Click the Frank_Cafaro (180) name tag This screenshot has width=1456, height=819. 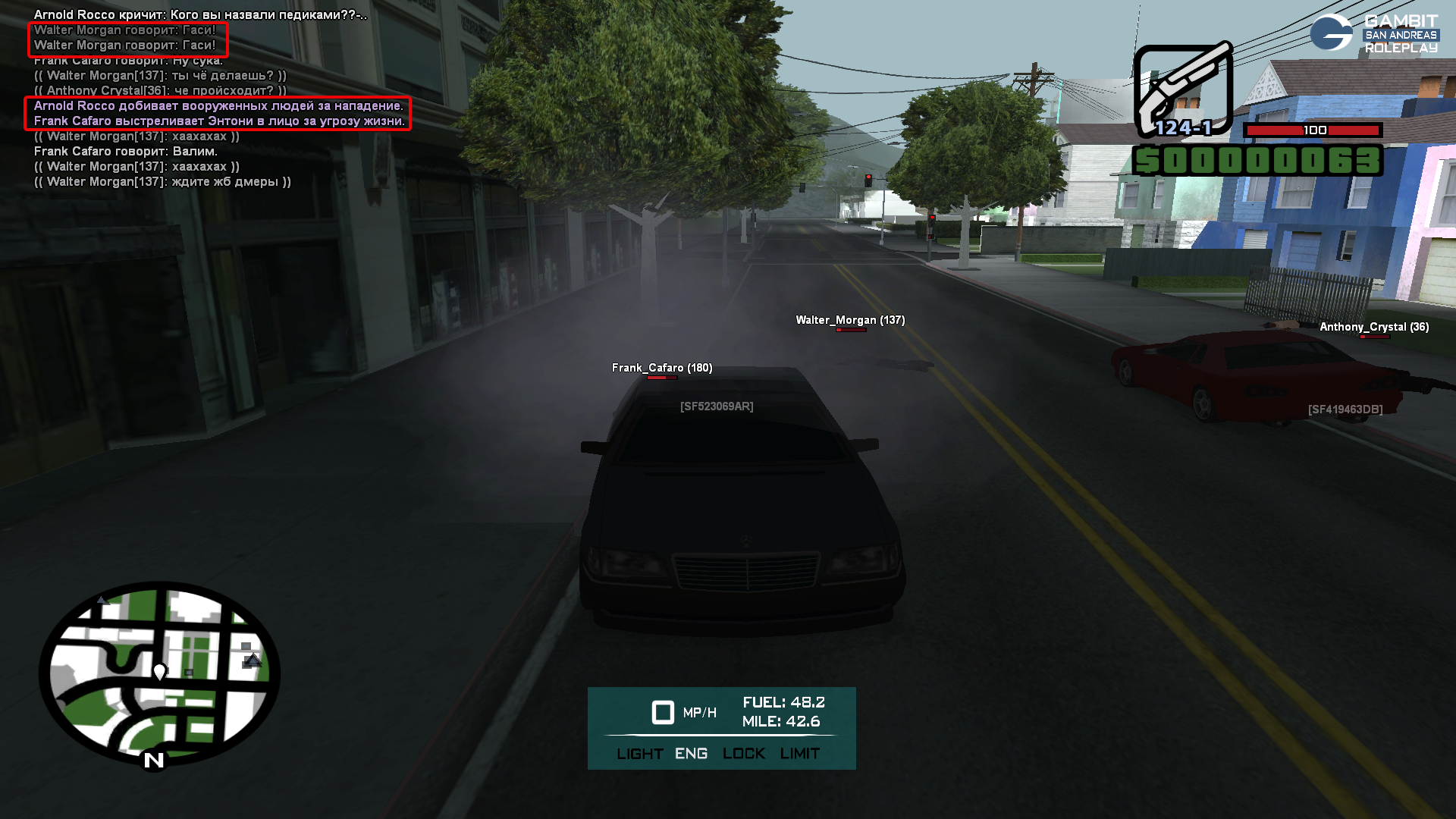coord(662,368)
